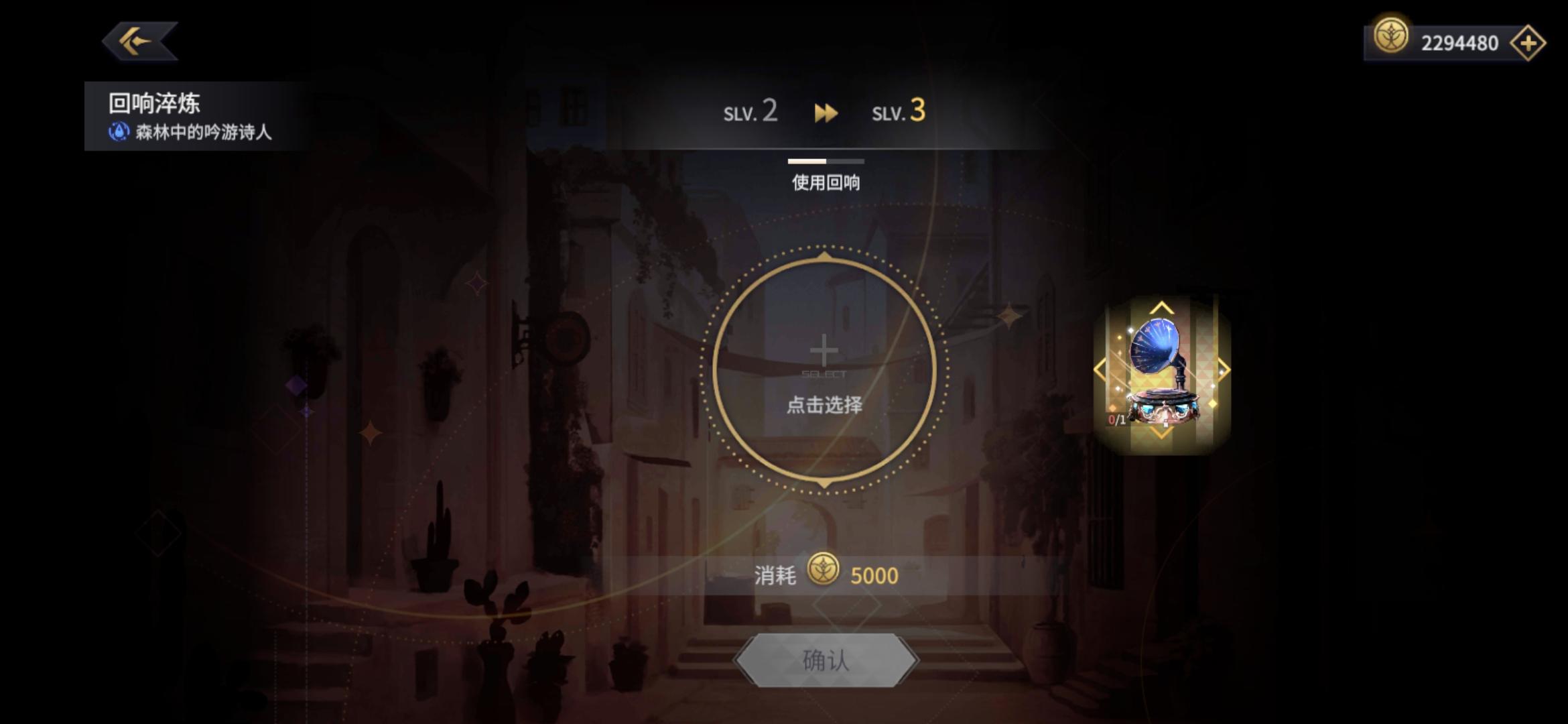Viewport: 1568px width, 724px height.
Task: Open currency purchase via the diamond plus icon
Action: pyautogui.click(x=1531, y=42)
